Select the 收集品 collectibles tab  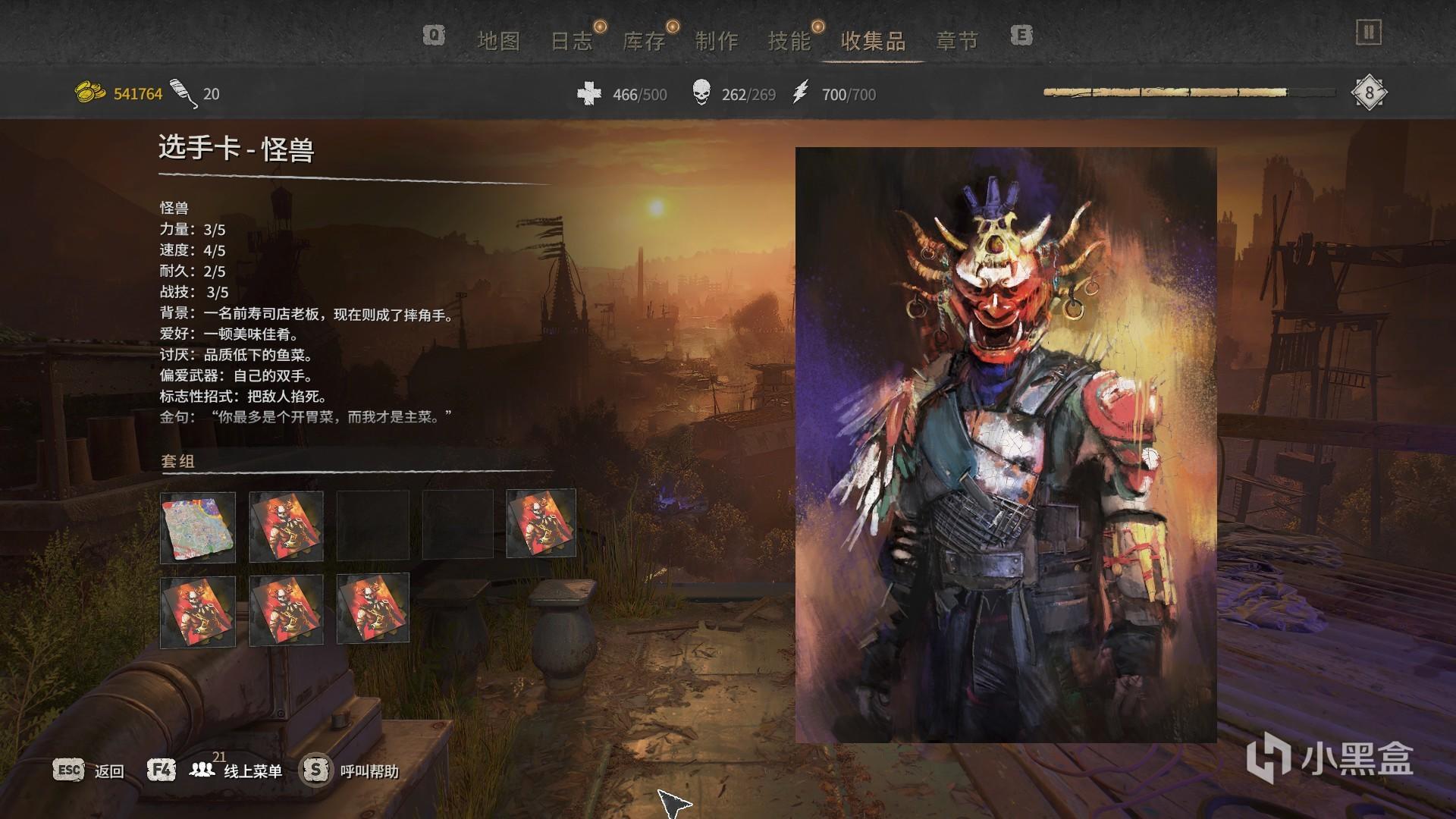coord(873,41)
